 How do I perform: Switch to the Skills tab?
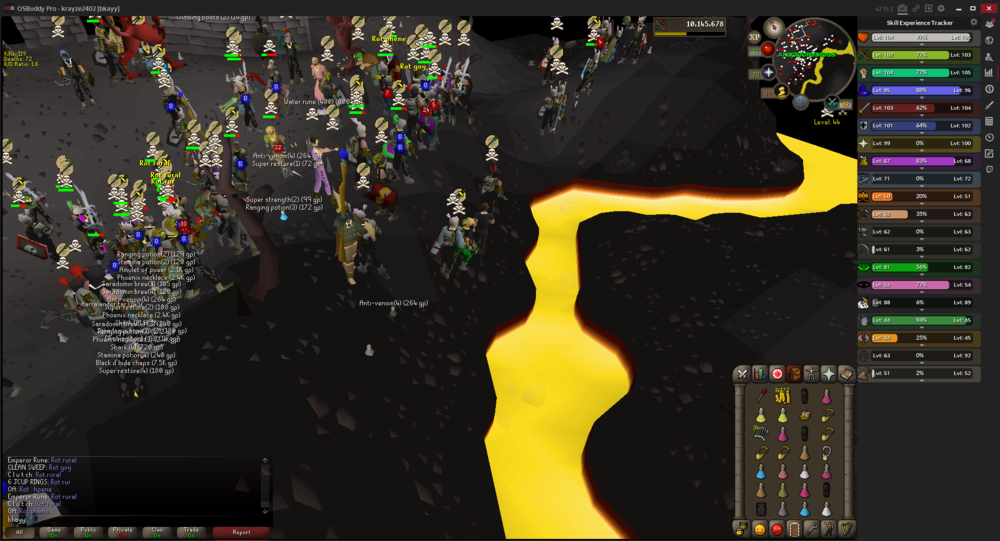[759, 374]
